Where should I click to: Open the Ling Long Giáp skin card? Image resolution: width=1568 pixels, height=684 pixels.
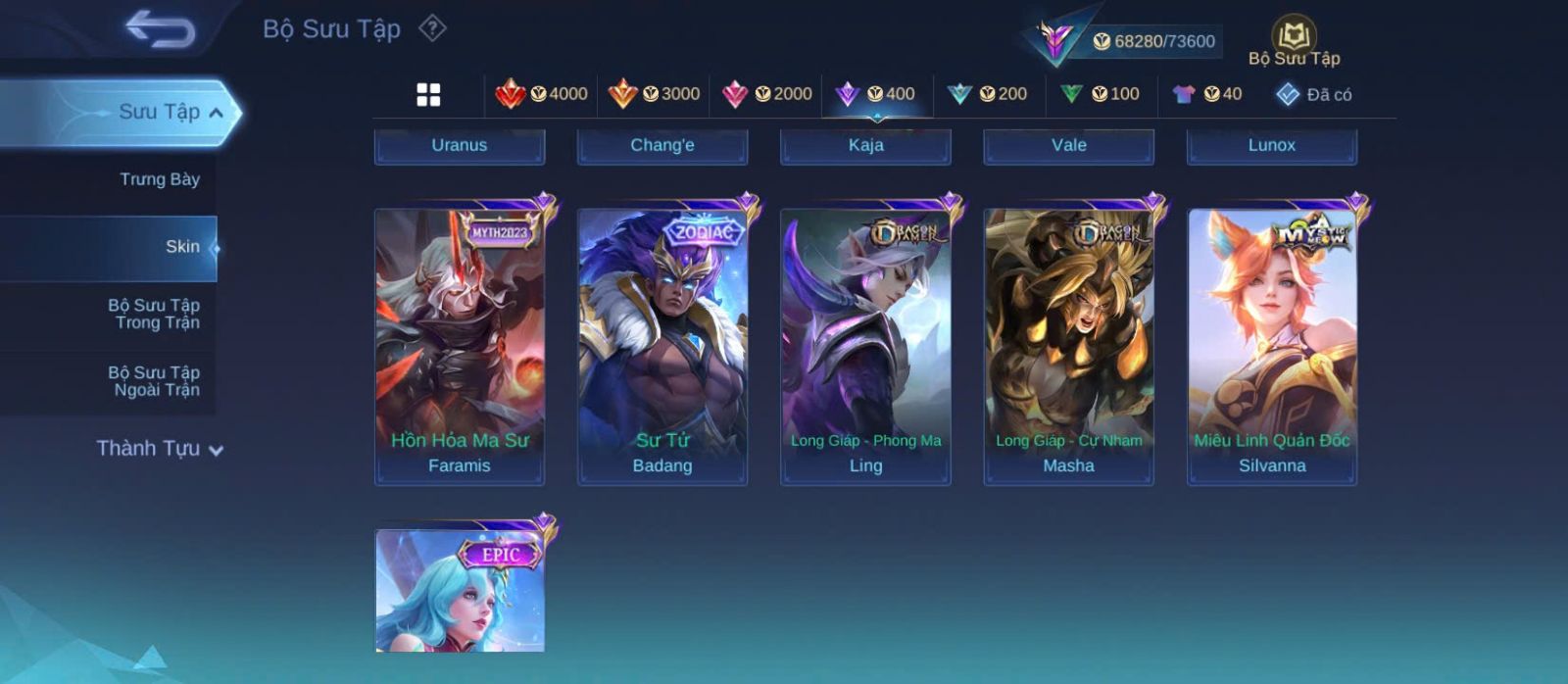coord(865,345)
